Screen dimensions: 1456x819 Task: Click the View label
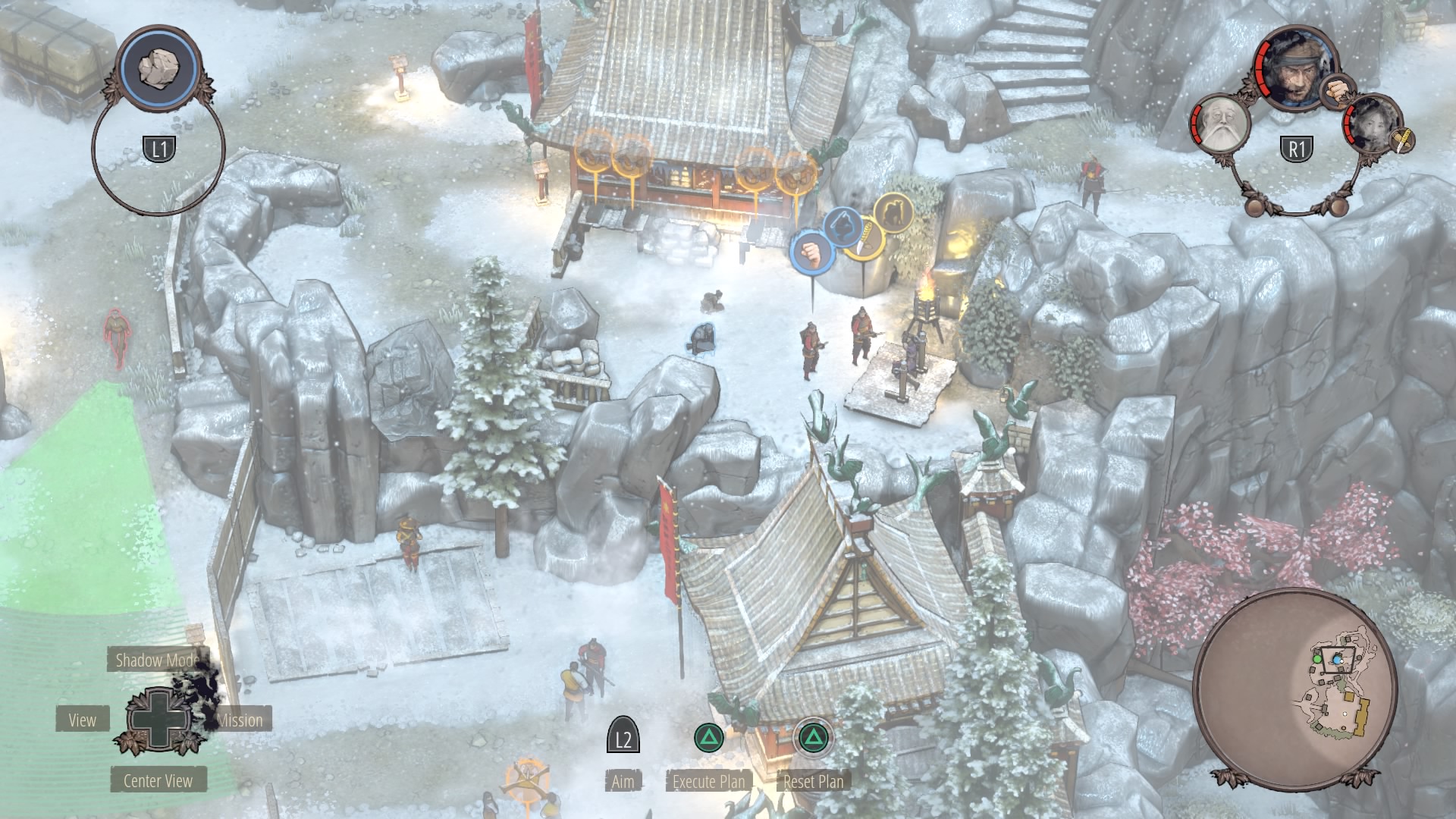82,720
